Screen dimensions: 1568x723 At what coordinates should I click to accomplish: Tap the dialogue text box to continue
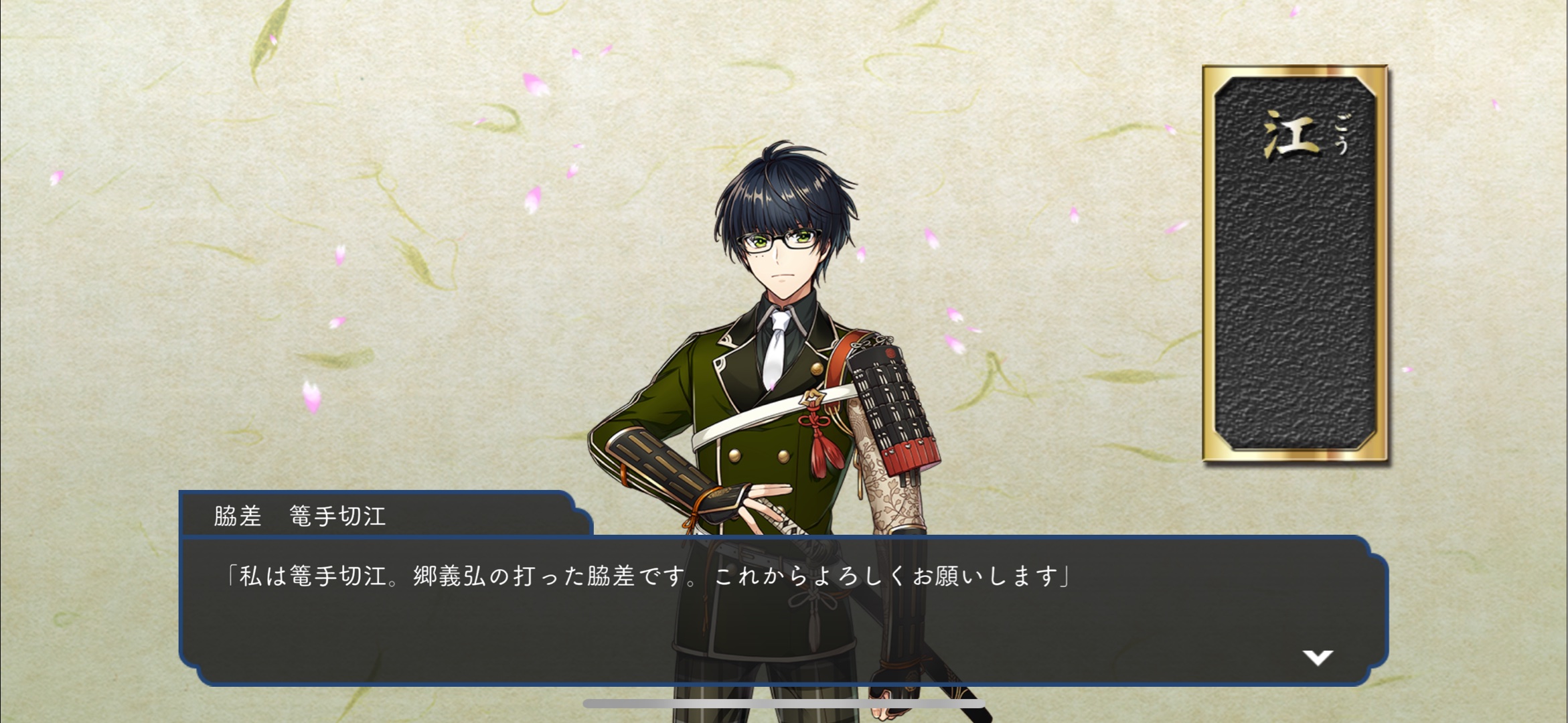click(x=783, y=609)
